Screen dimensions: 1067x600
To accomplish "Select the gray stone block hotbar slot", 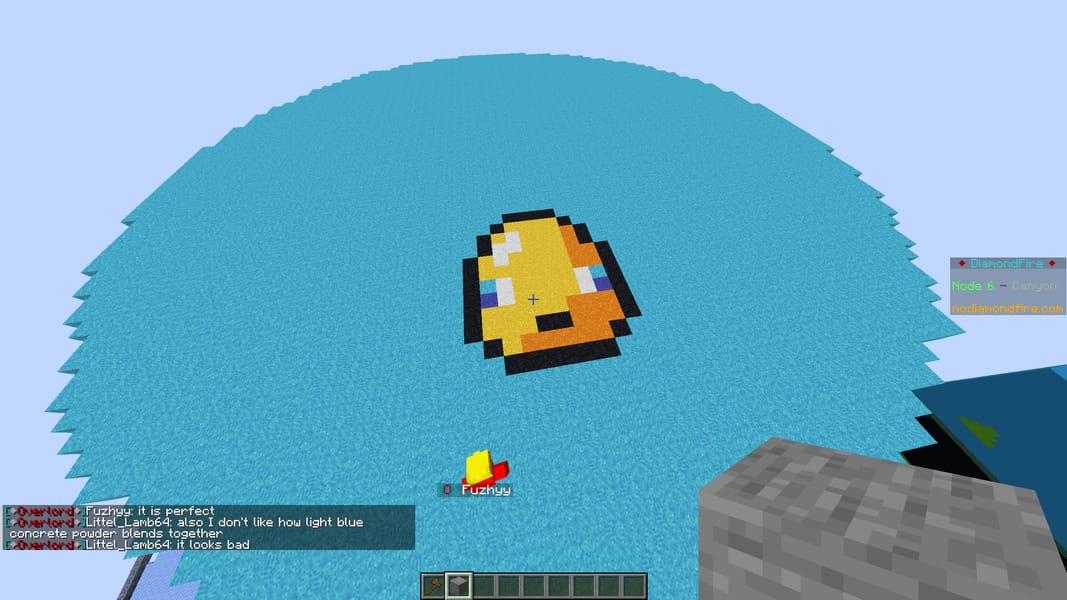I will [x=458, y=586].
